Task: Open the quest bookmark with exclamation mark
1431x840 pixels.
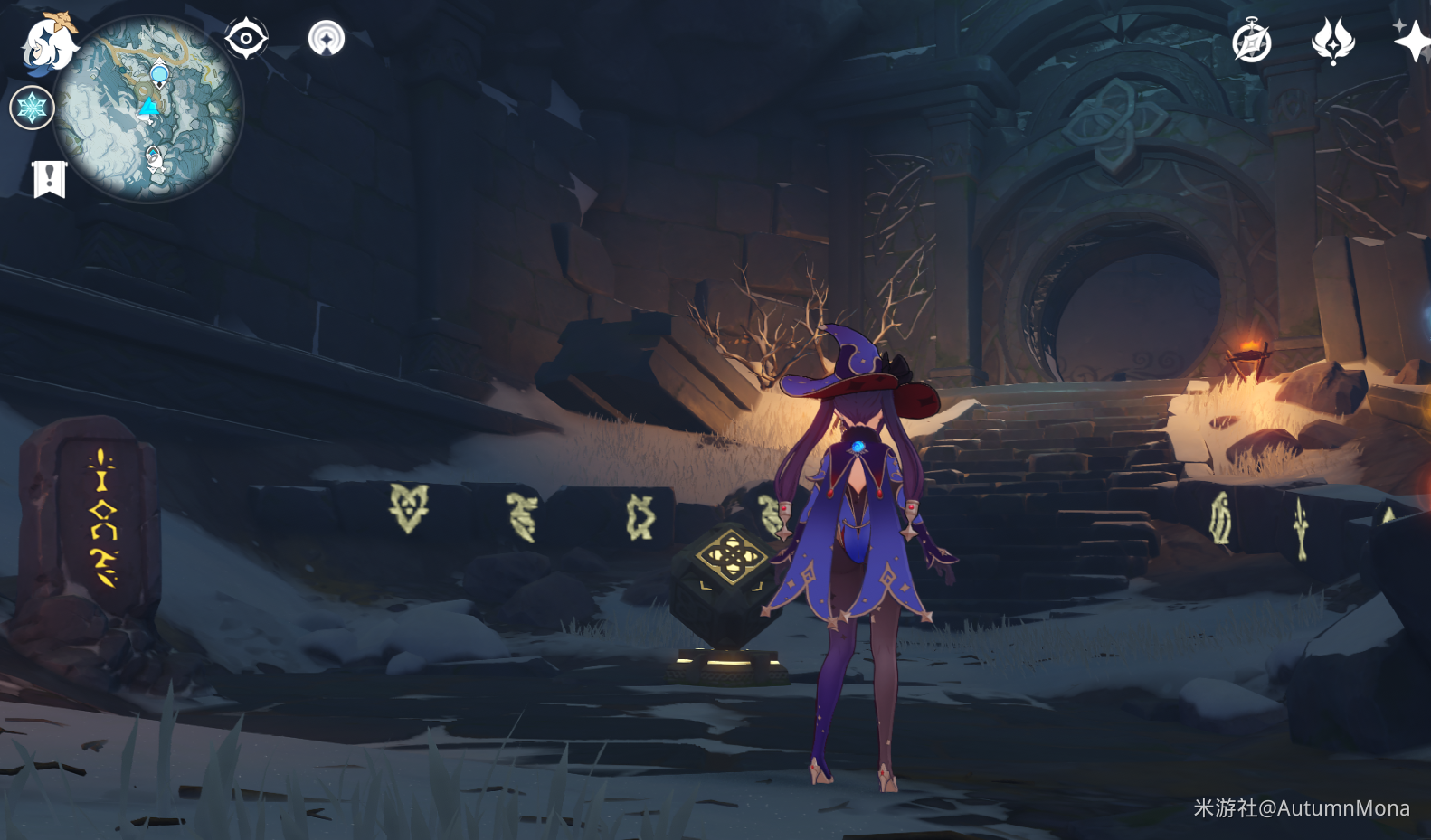Action: click(x=50, y=178)
